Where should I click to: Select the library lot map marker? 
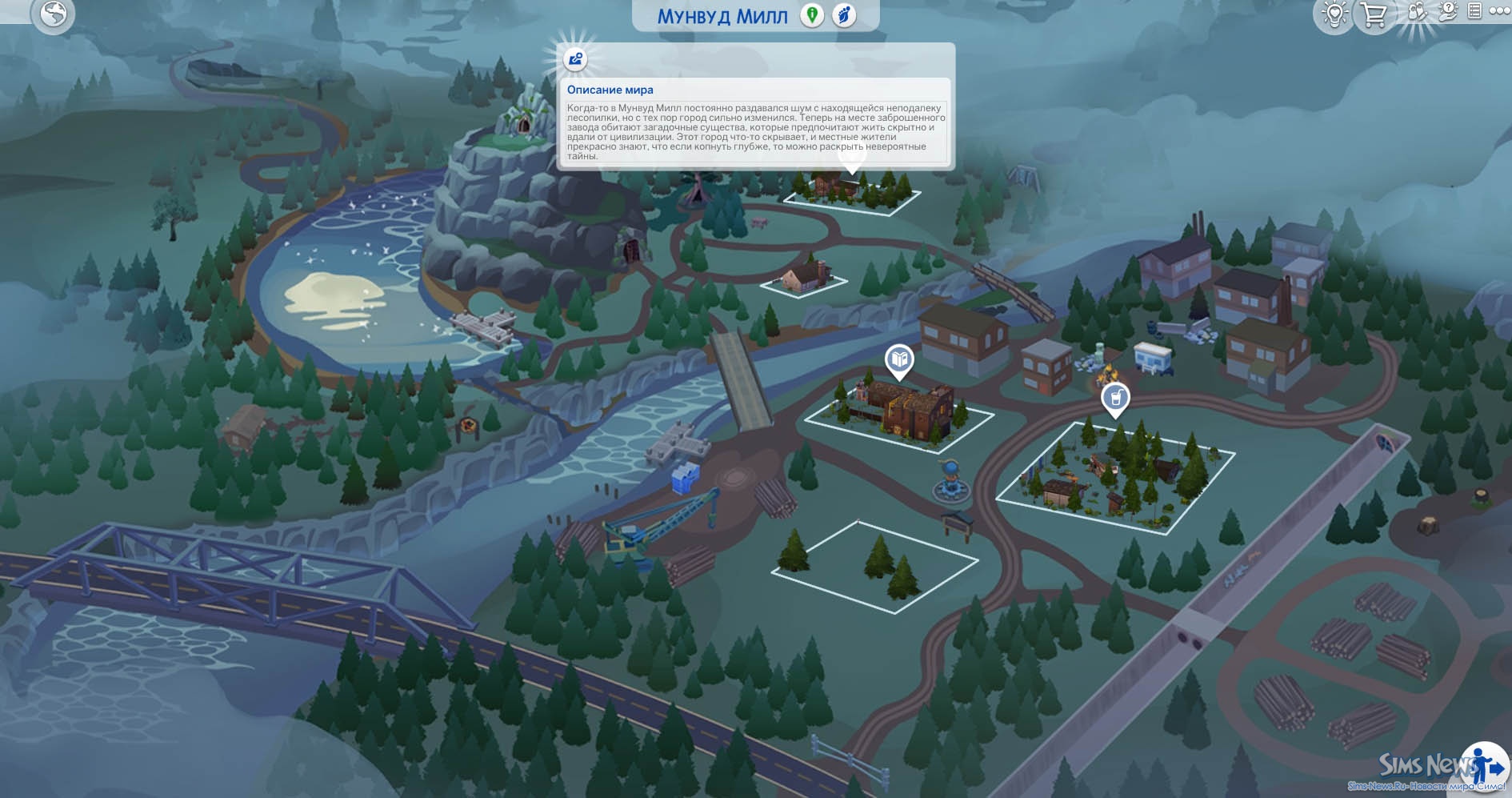pyautogui.click(x=899, y=359)
